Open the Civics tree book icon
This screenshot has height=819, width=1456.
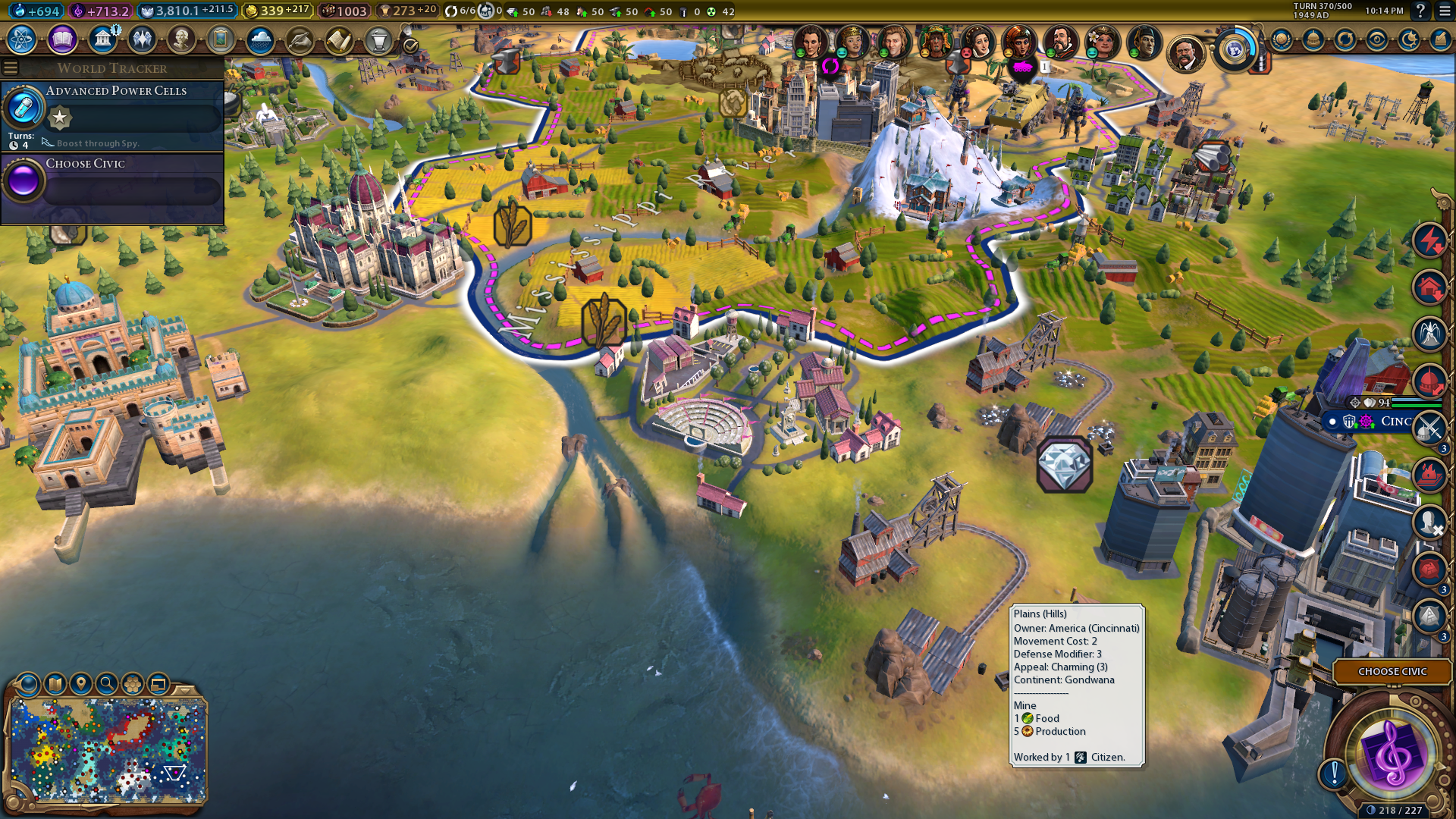tap(62, 39)
